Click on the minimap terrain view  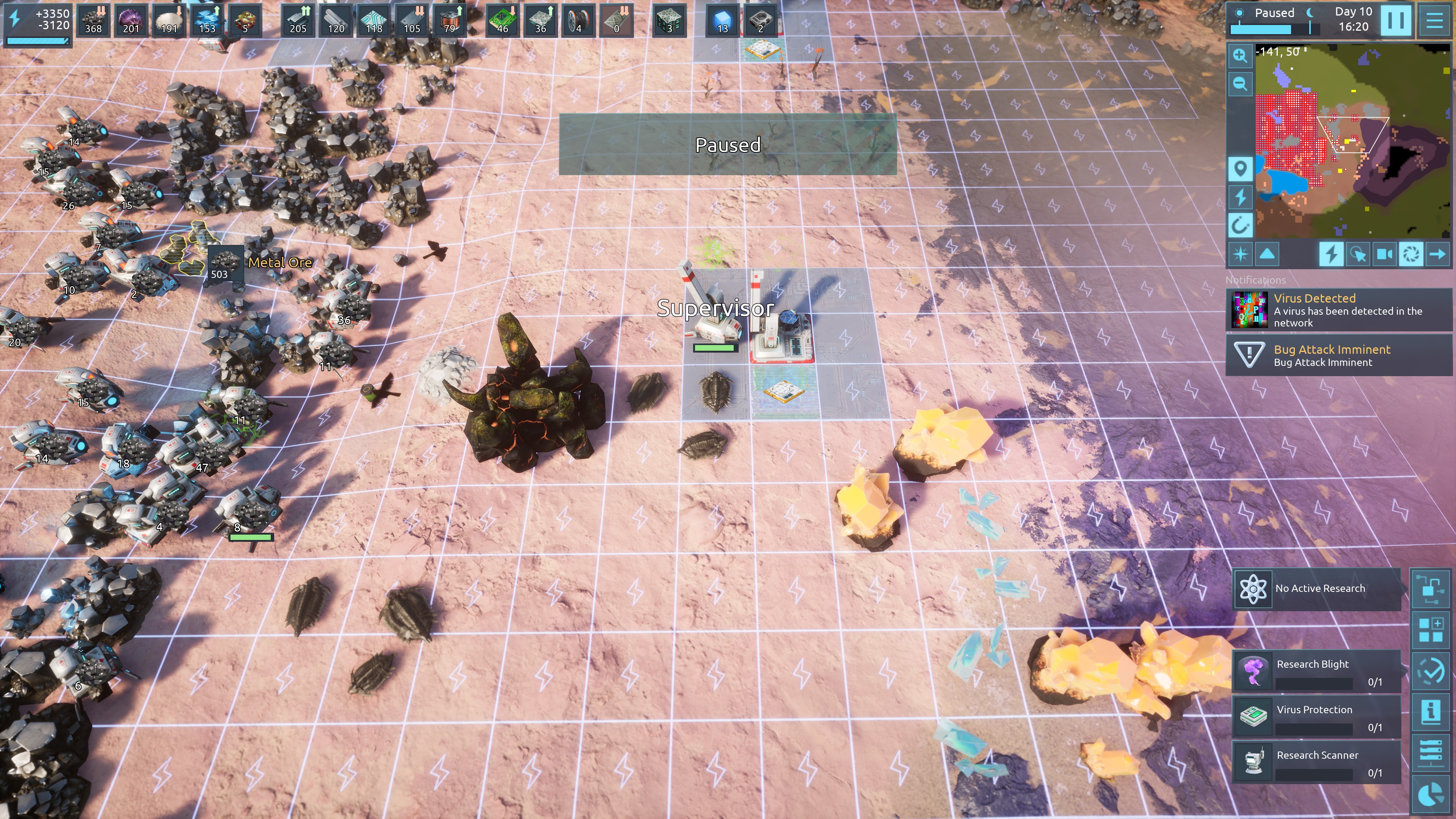click(1351, 141)
